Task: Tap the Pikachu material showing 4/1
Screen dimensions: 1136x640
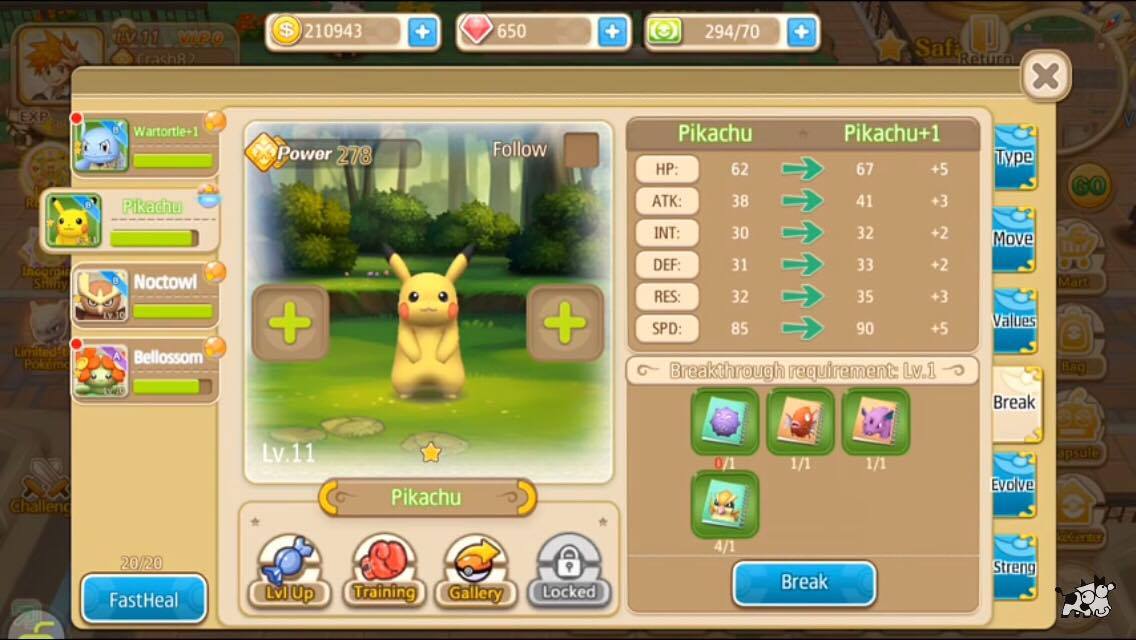Action: [725, 503]
